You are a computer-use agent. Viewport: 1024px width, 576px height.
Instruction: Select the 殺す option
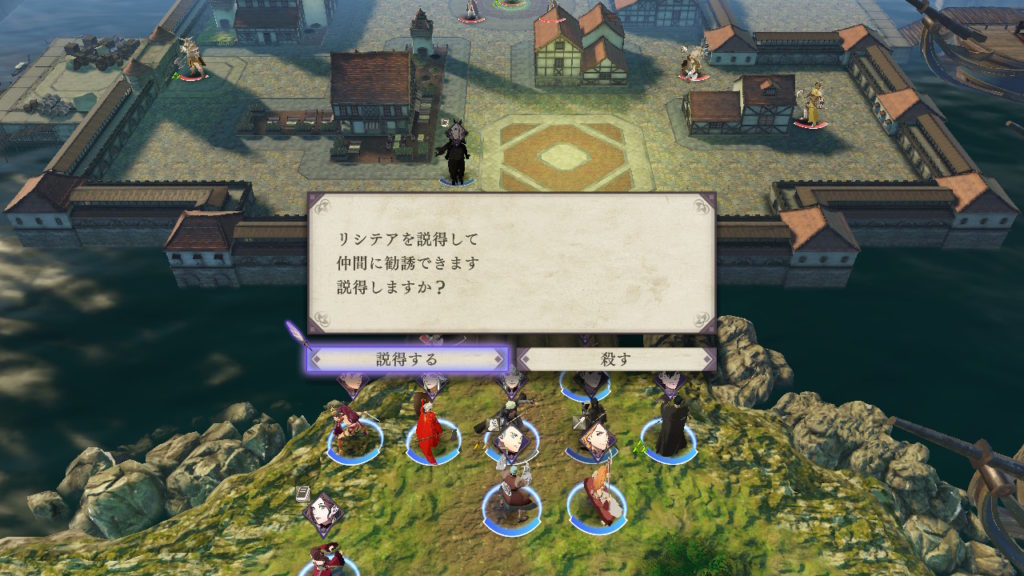616,358
